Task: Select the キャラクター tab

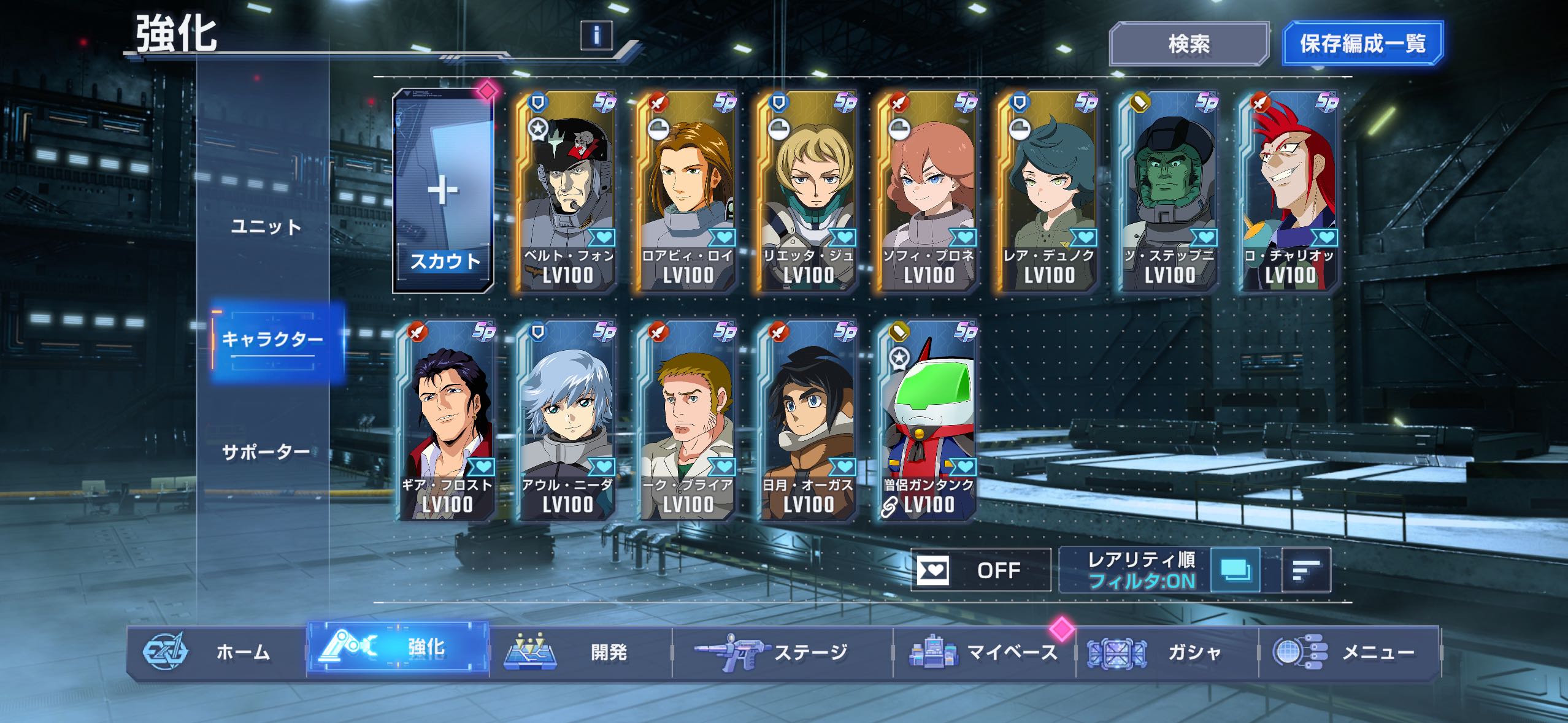Action: pos(272,340)
